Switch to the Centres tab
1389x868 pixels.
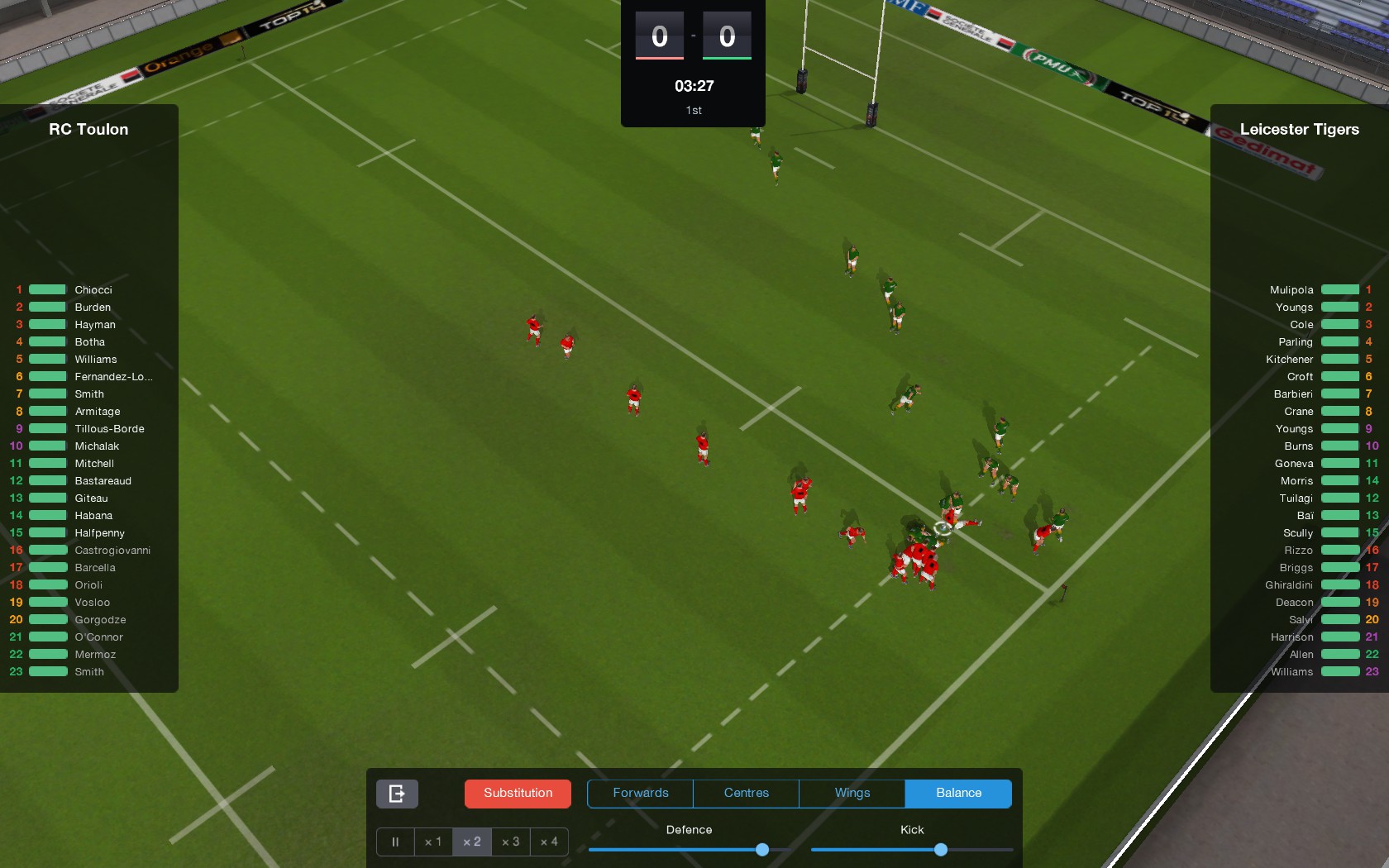[745, 793]
